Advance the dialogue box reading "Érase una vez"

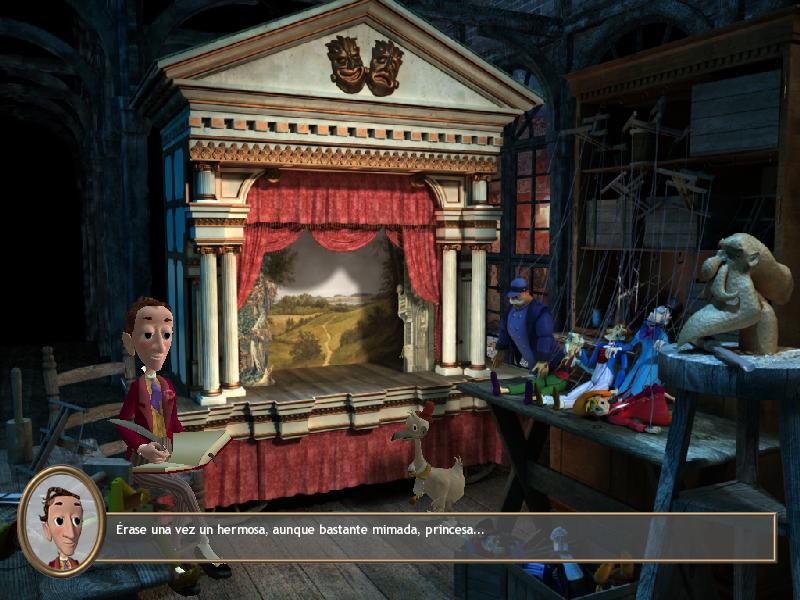(x=440, y=537)
